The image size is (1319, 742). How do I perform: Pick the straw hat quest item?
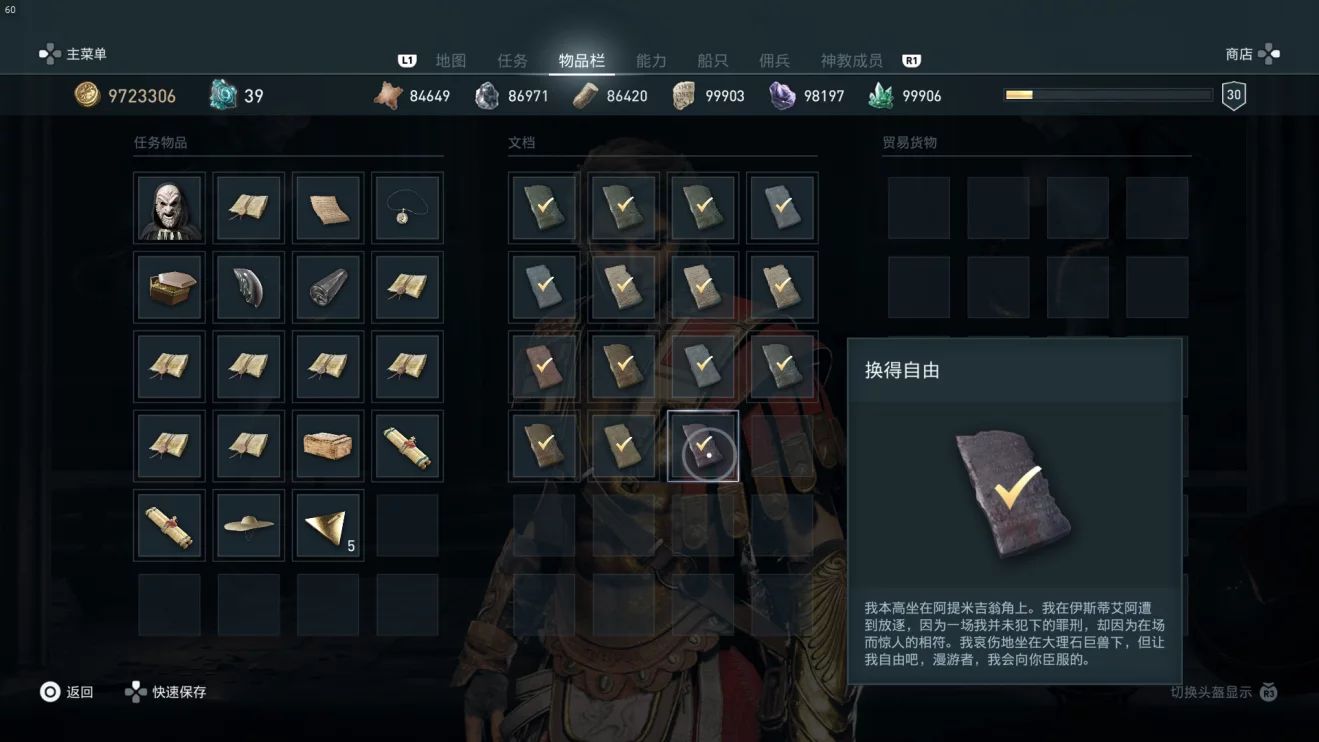point(248,525)
